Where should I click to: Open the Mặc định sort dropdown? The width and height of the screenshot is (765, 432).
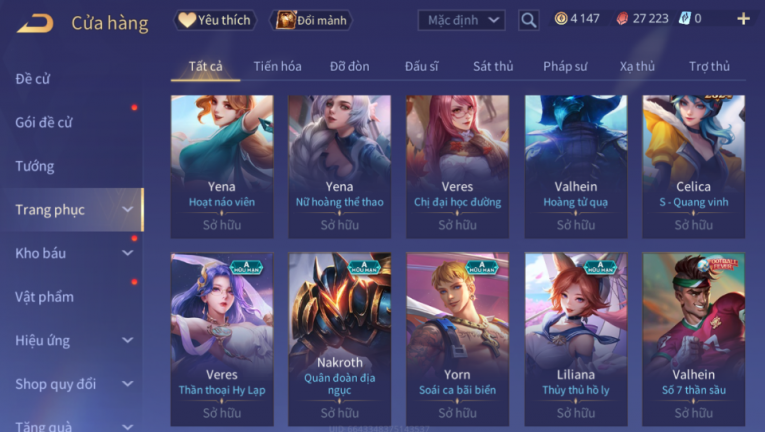click(x=460, y=19)
